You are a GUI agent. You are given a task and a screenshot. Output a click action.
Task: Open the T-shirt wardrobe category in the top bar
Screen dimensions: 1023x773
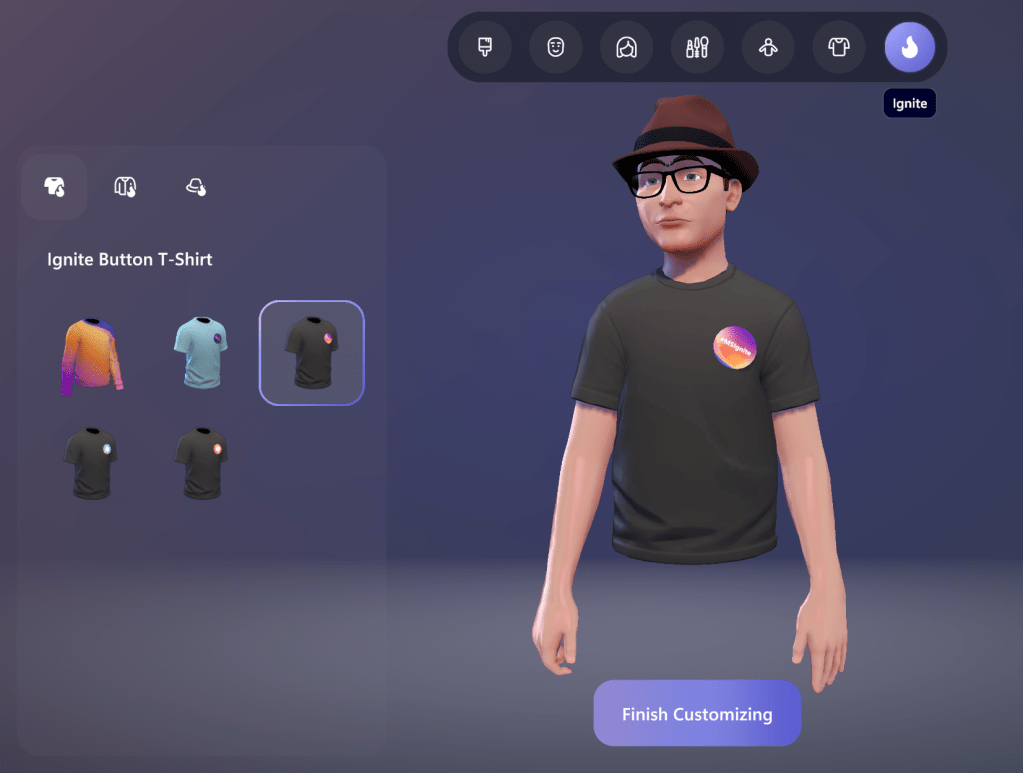pyautogui.click(x=839, y=47)
